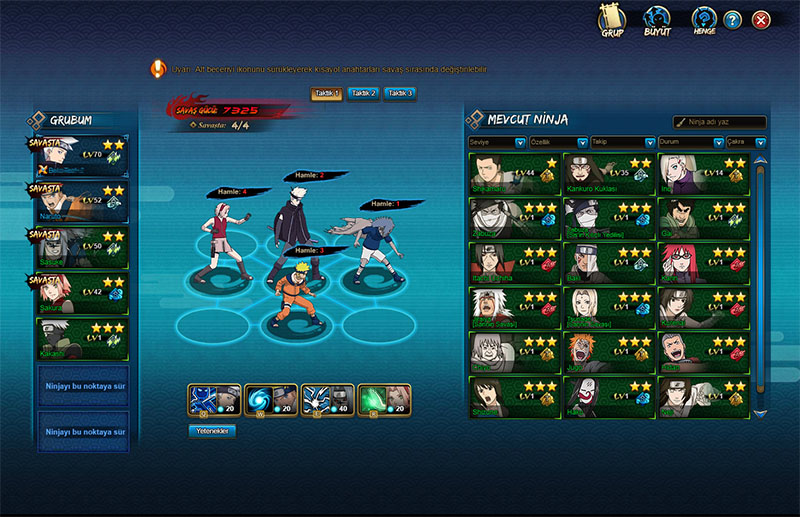The image size is (800, 517).
Task: Select the Taktik 2 formation tab
Action: 363,93
